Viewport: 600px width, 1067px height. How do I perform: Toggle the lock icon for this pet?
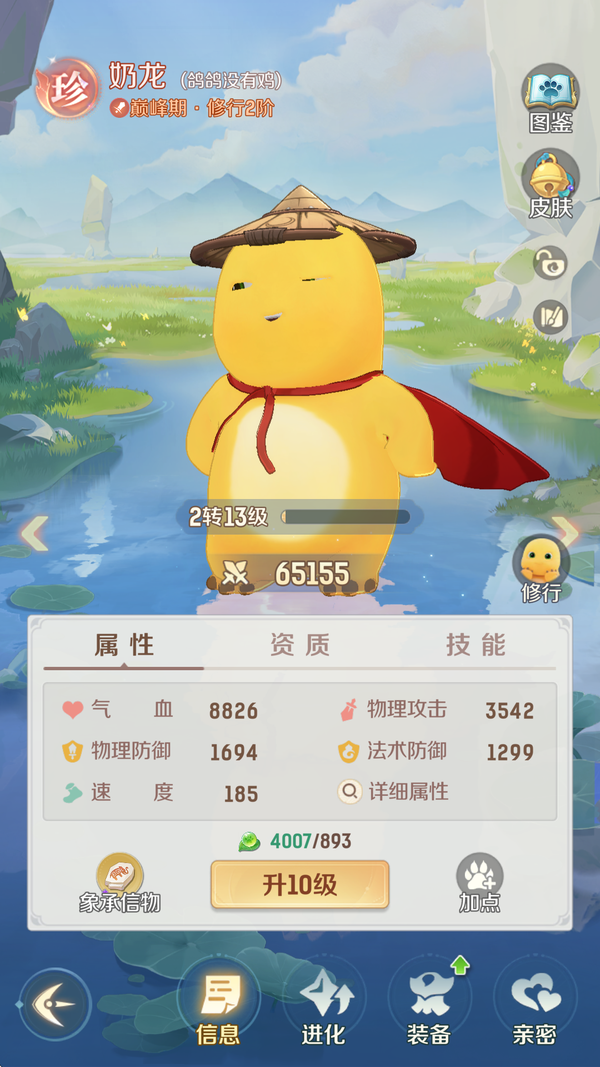(x=550, y=263)
